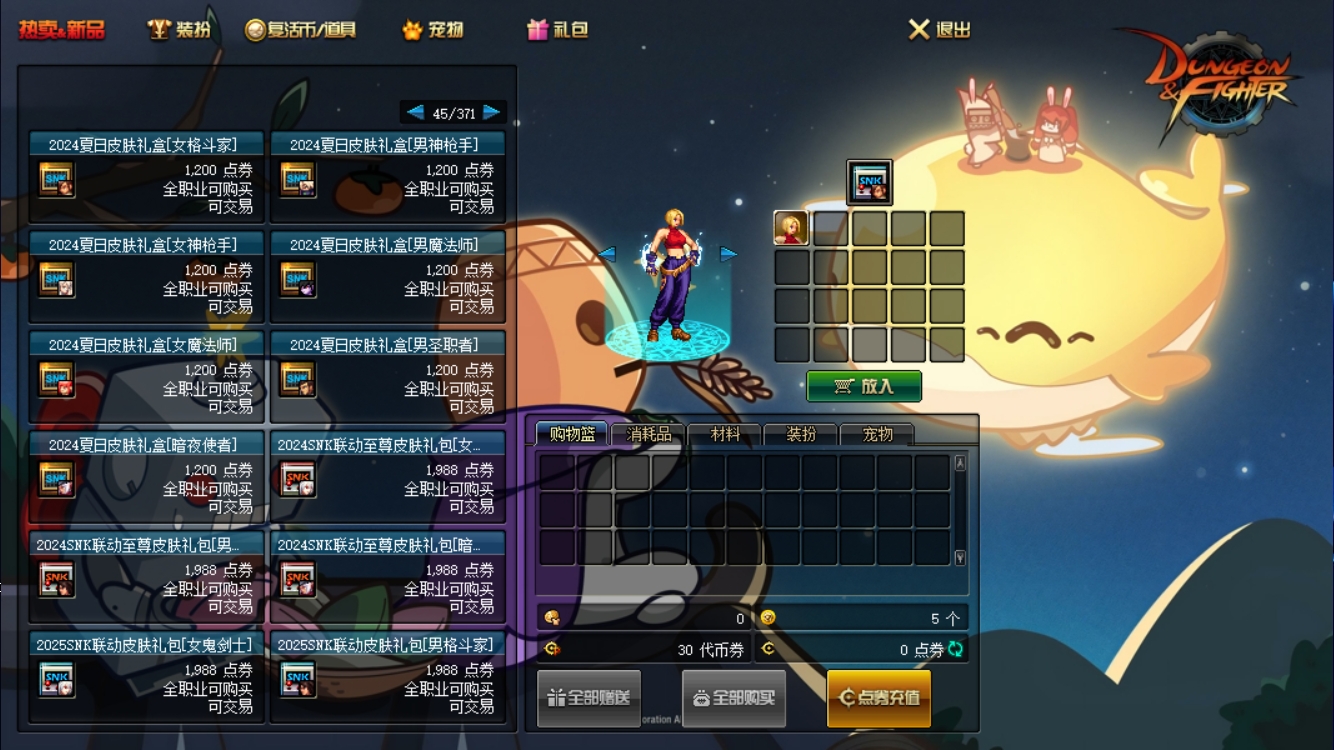Screen dimensions: 1334x750
Task: Open the 消耗品 inventory tab
Action: [x=649, y=434]
